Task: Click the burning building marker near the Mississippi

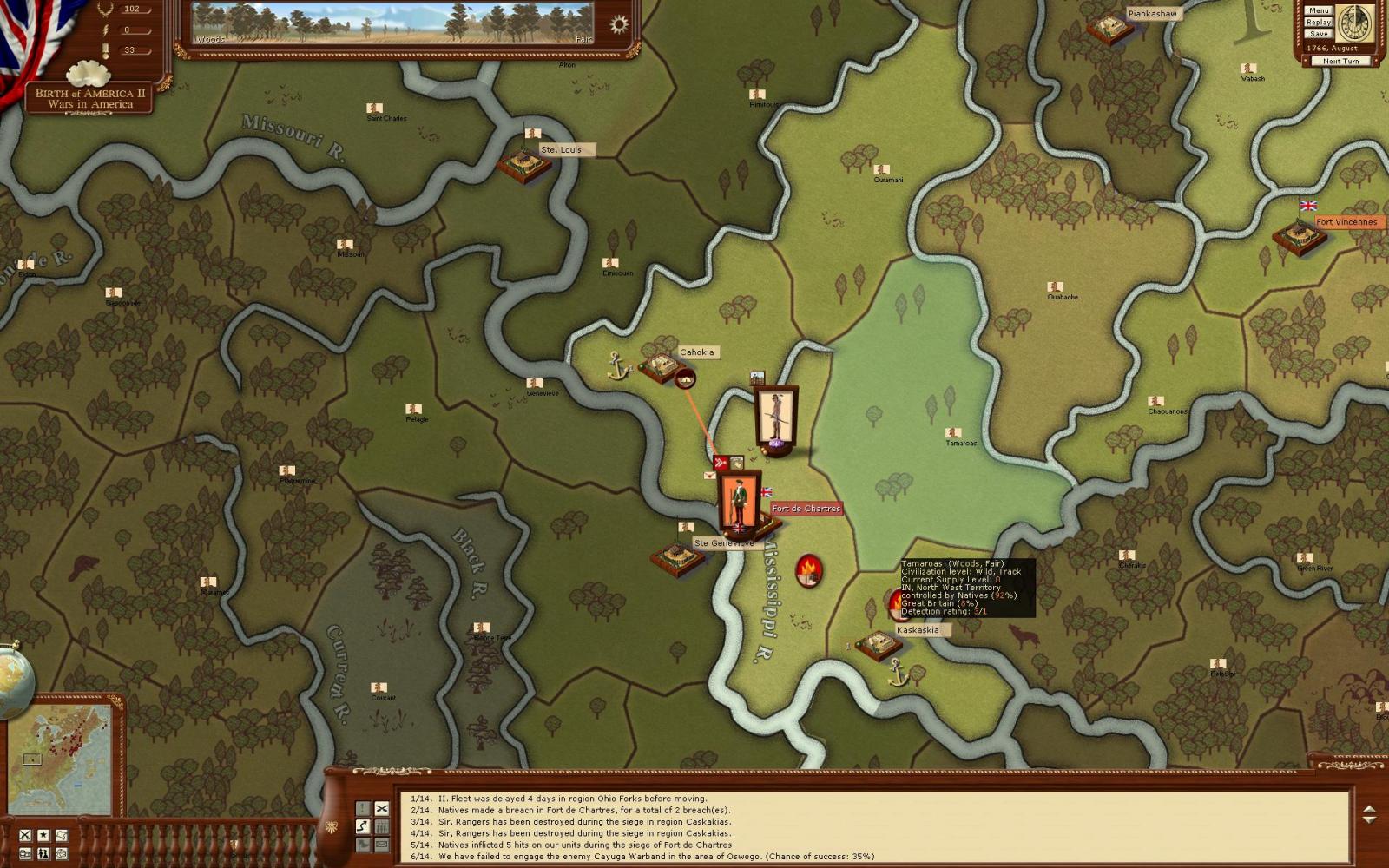Action: point(808,570)
